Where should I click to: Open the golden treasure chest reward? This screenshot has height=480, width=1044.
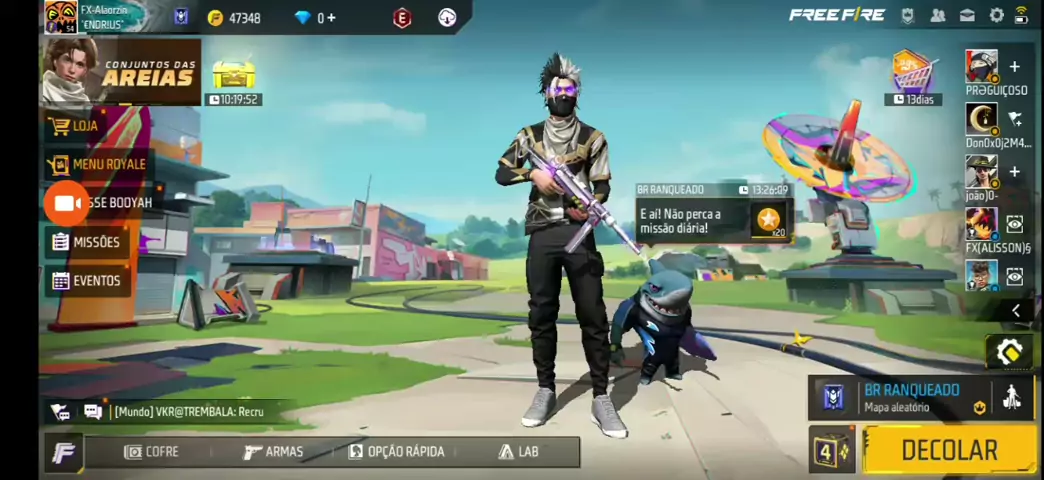tap(233, 74)
